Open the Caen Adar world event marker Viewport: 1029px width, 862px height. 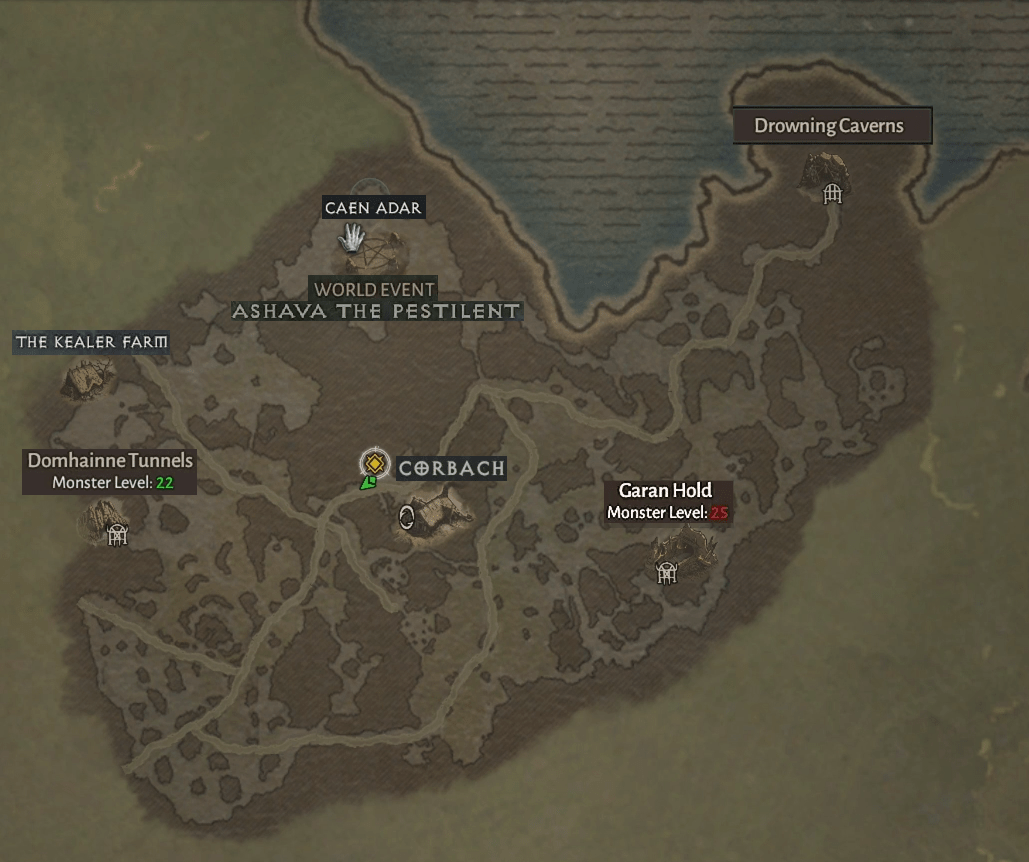352,237
